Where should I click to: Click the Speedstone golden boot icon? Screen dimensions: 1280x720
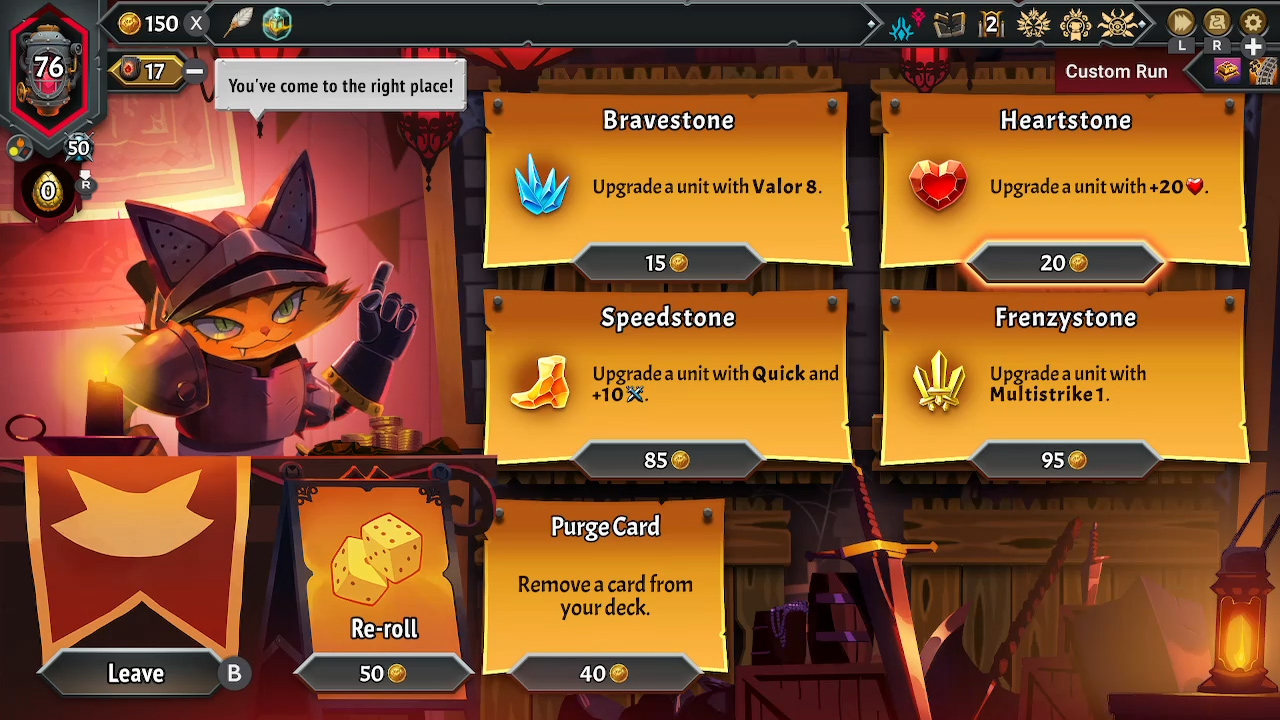(x=540, y=383)
